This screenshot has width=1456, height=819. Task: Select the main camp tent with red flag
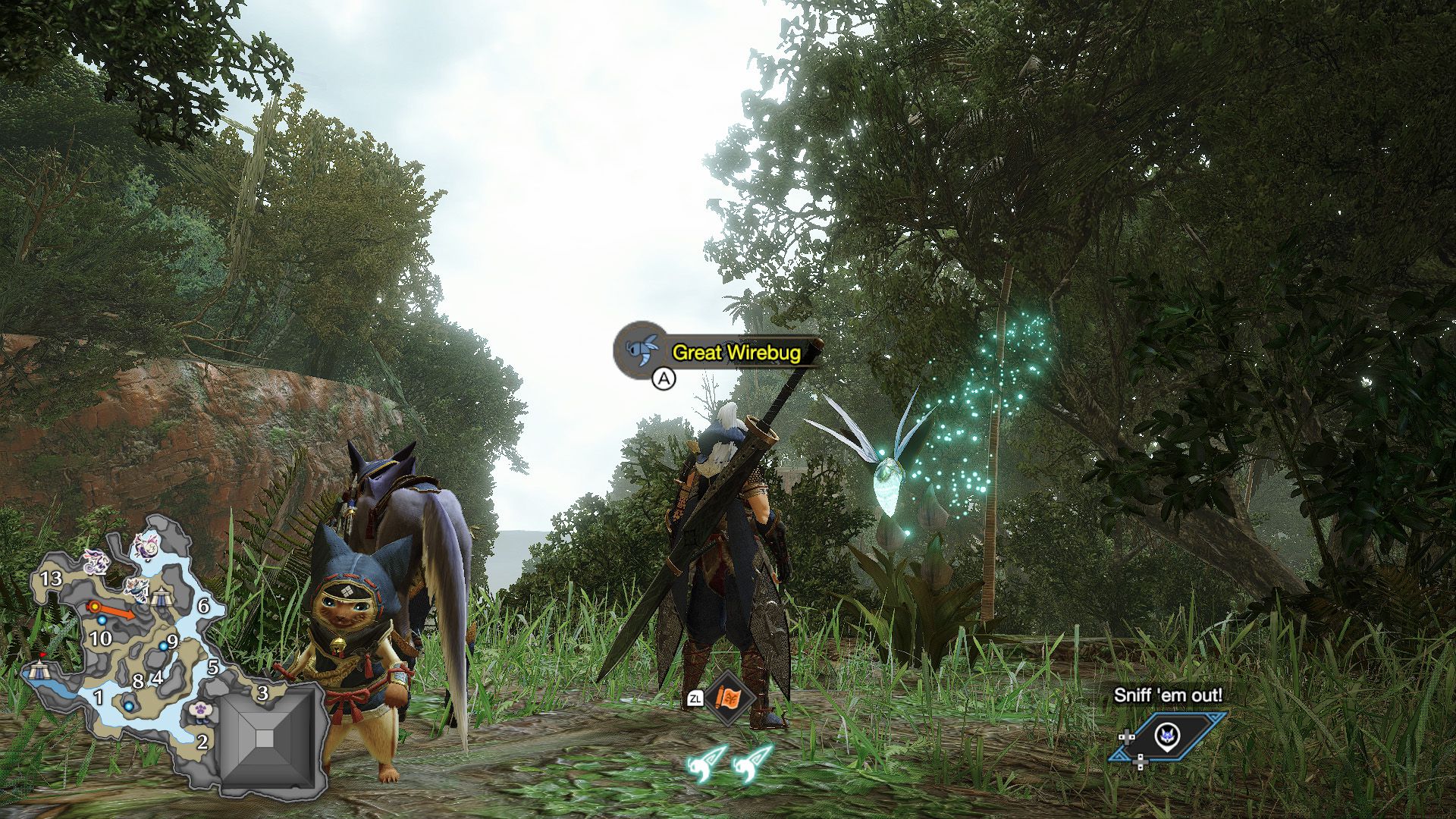(x=39, y=669)
